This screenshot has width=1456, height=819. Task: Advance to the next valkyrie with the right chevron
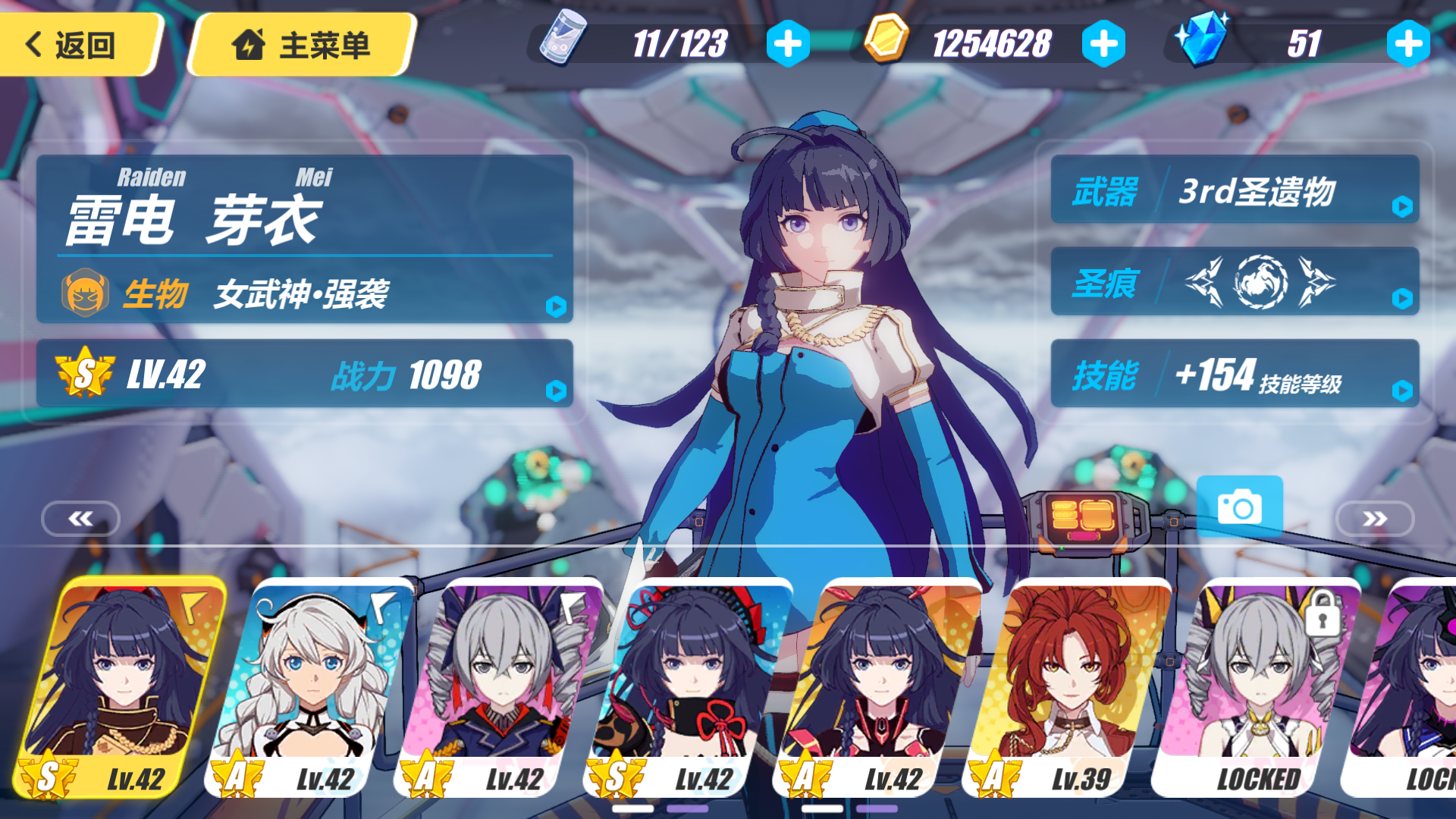[x=1376, y=519]
